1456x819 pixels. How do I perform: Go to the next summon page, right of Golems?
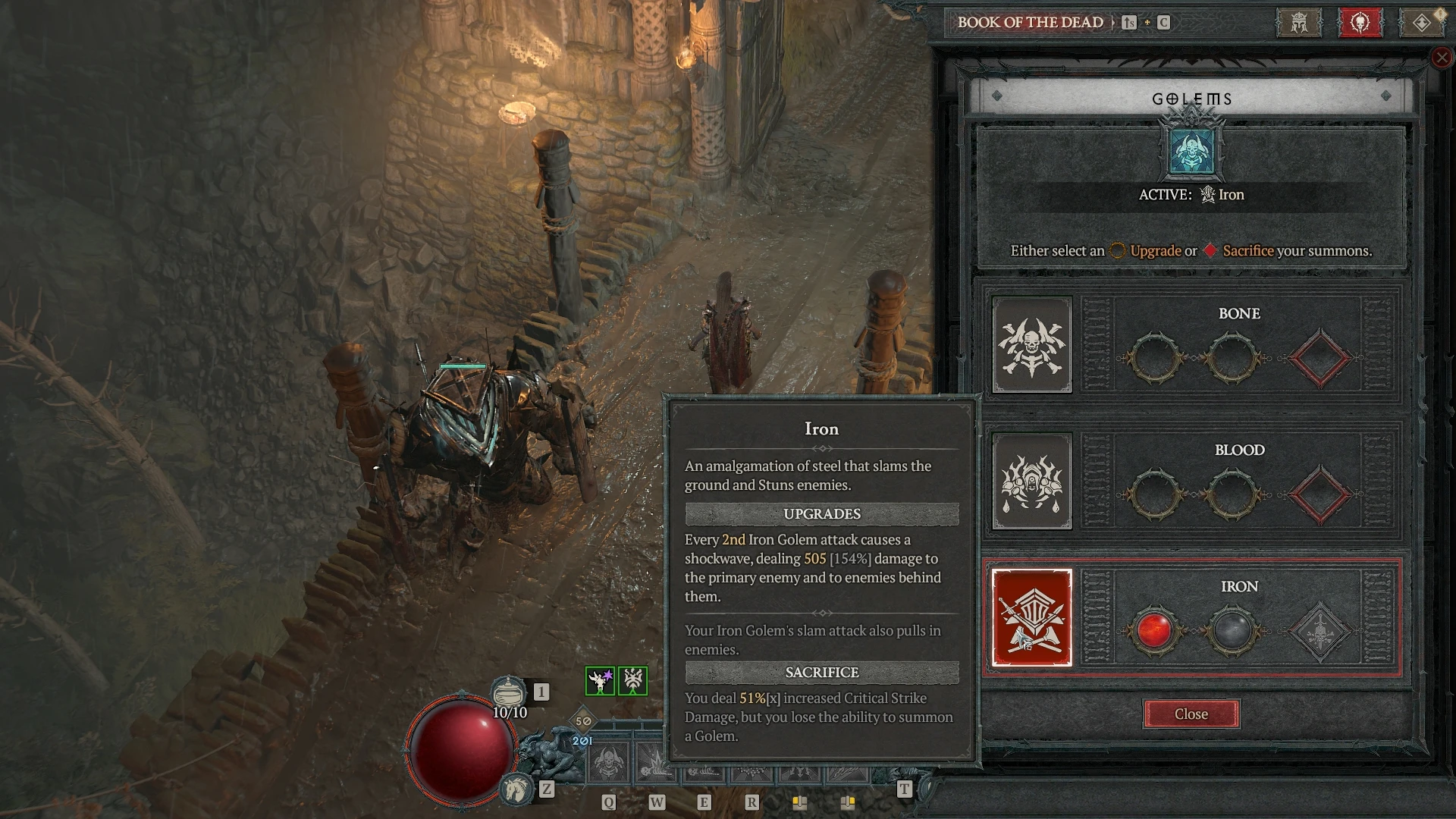pyautogui.click(x=1386, y=96)
